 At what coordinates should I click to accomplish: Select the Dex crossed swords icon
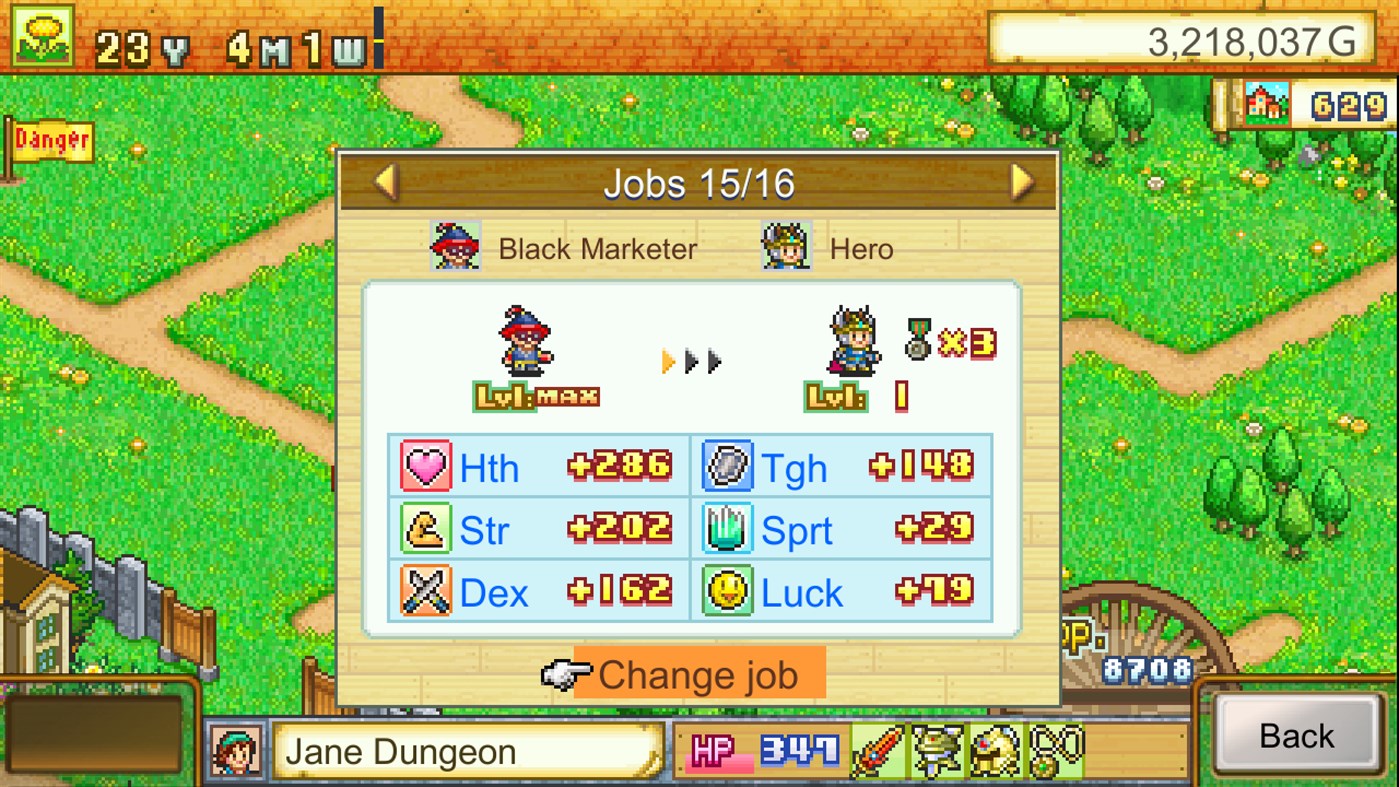point(425,592)
